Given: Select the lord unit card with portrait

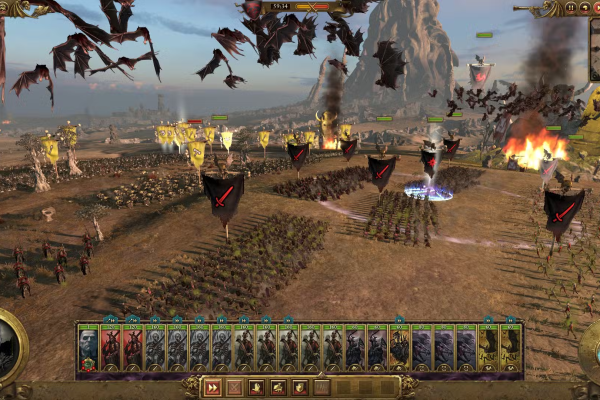Looking at the screenshot, I should (88, 348).
